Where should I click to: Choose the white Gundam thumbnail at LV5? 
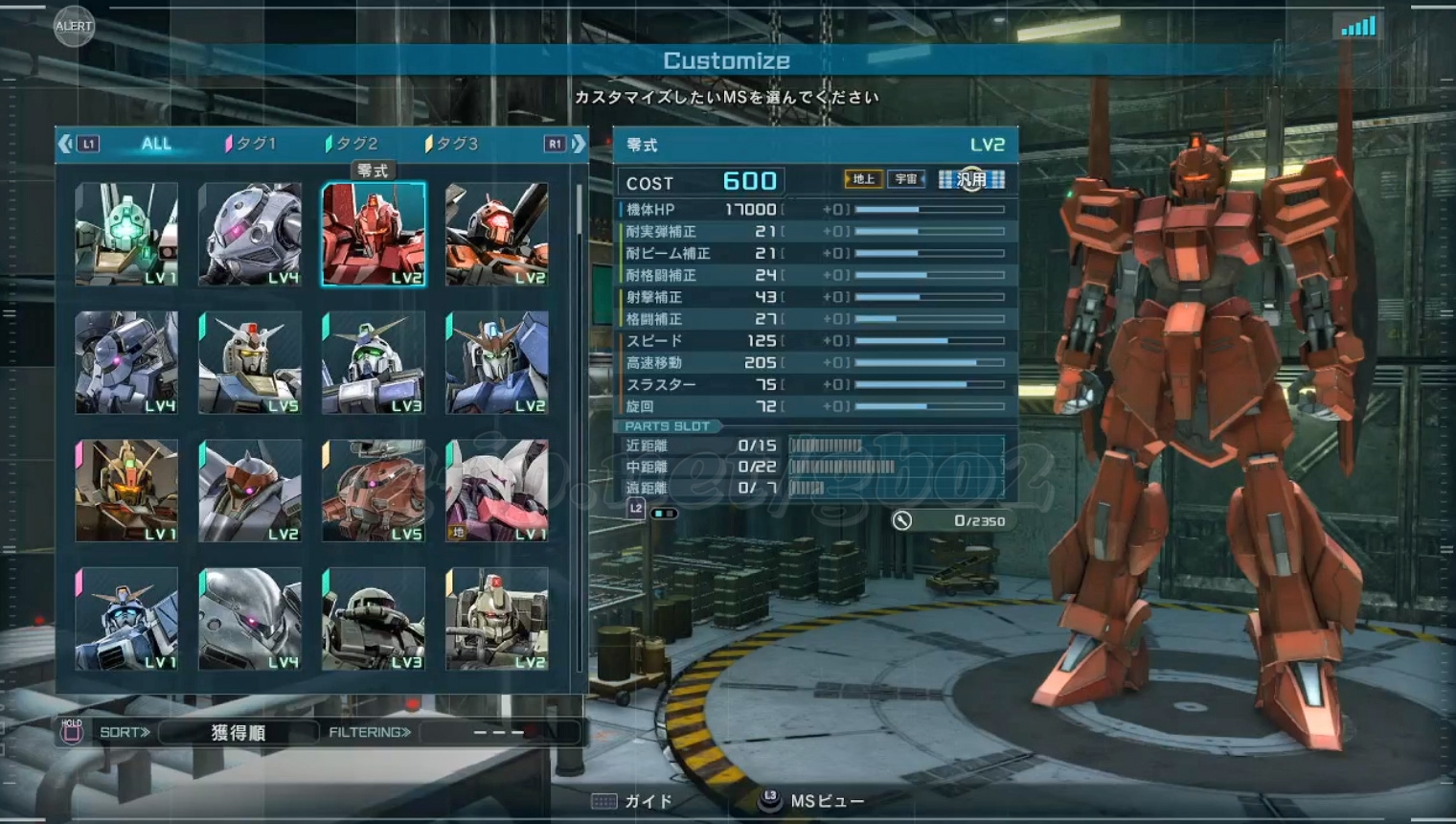250,363
